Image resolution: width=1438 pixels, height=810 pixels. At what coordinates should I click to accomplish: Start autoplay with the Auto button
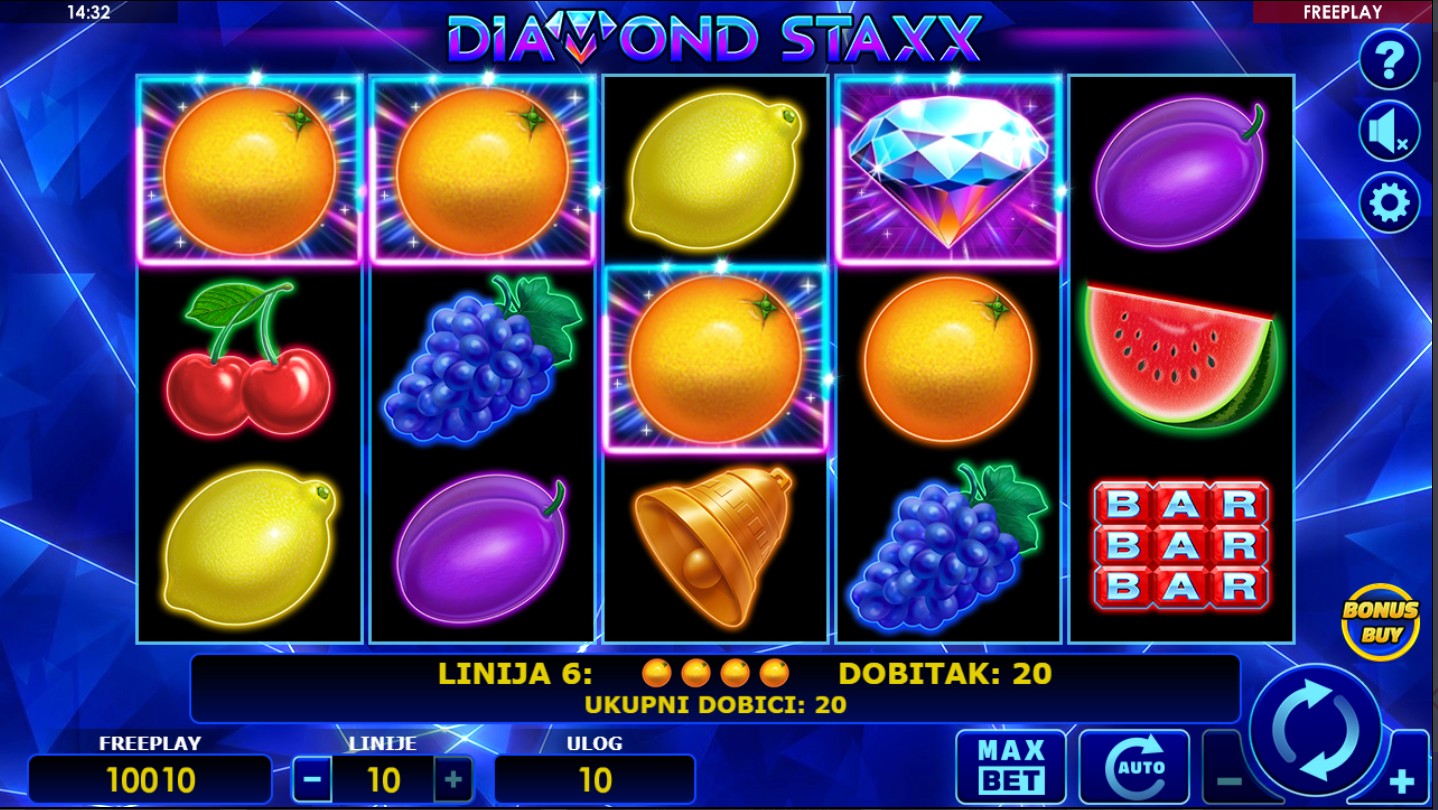click(1134, 766)
